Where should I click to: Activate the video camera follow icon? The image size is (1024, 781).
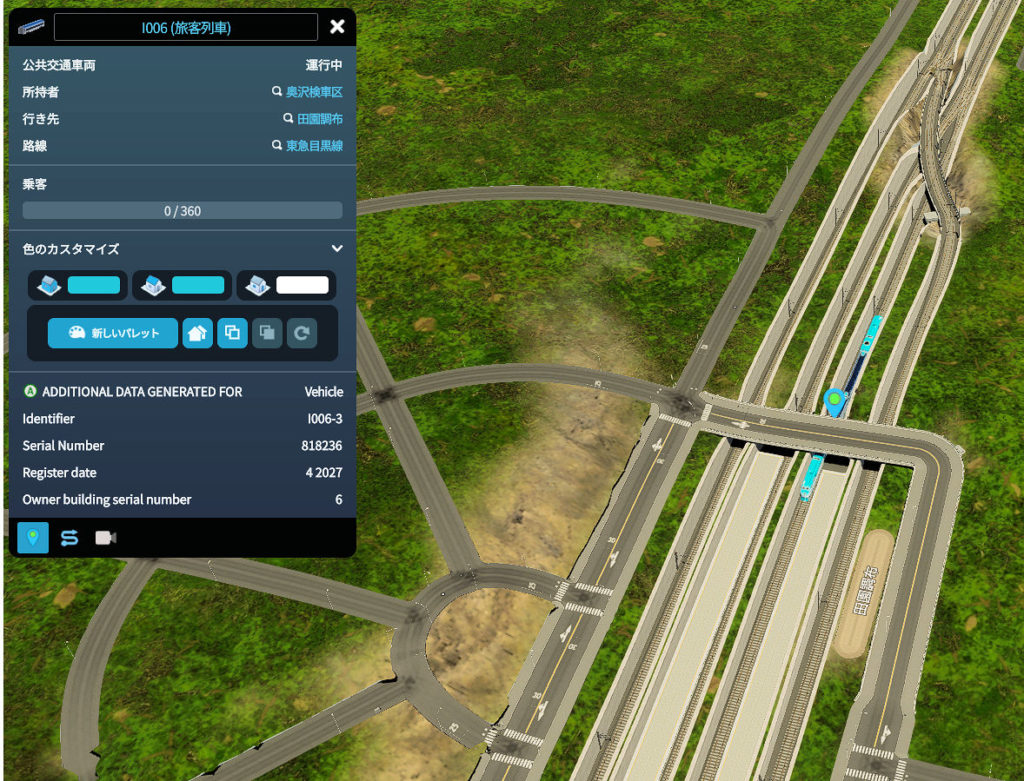pyautogui.click(x=105, y=538)
